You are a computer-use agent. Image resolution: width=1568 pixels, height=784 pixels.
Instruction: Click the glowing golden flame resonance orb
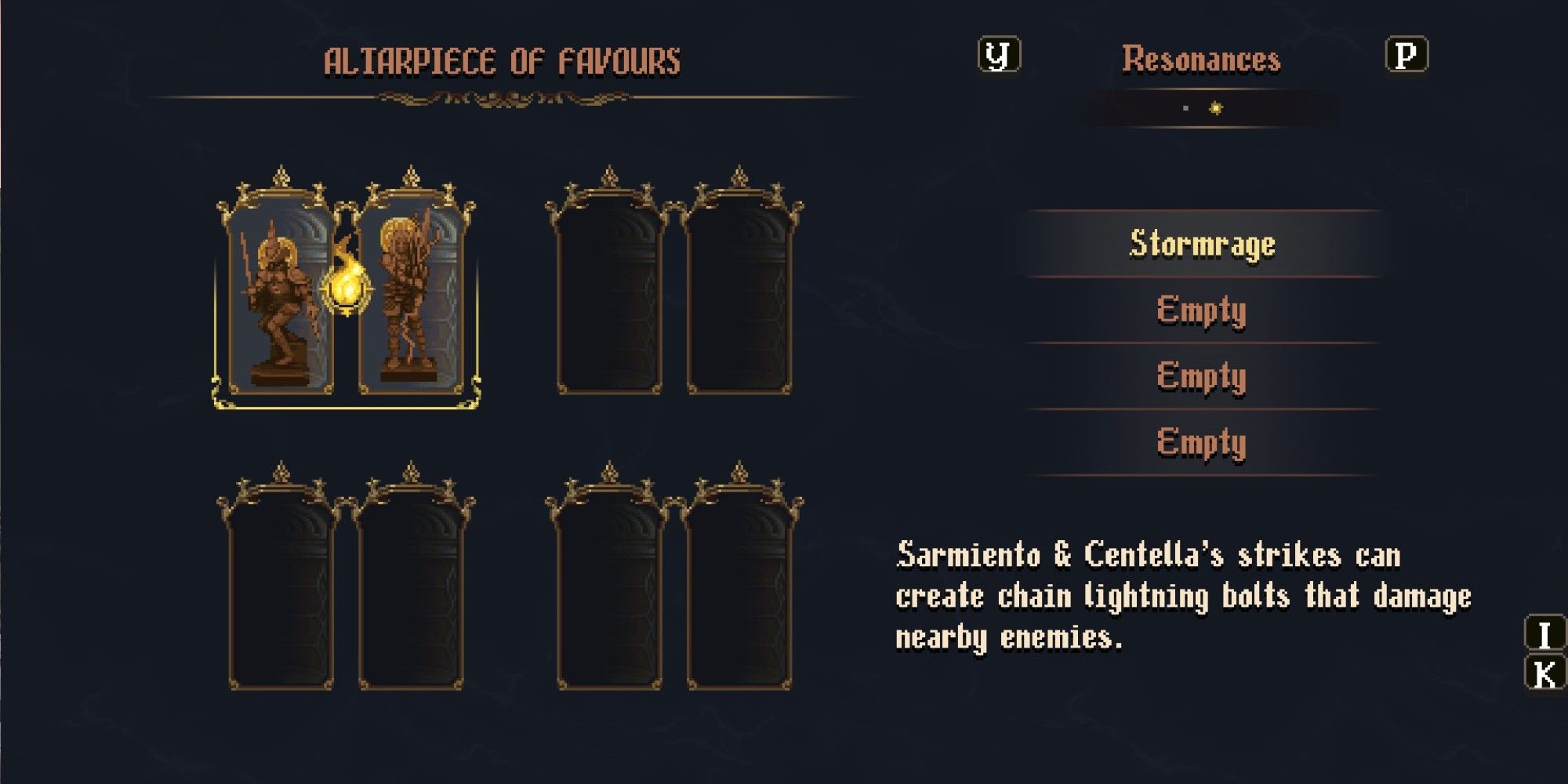point(346,285)
